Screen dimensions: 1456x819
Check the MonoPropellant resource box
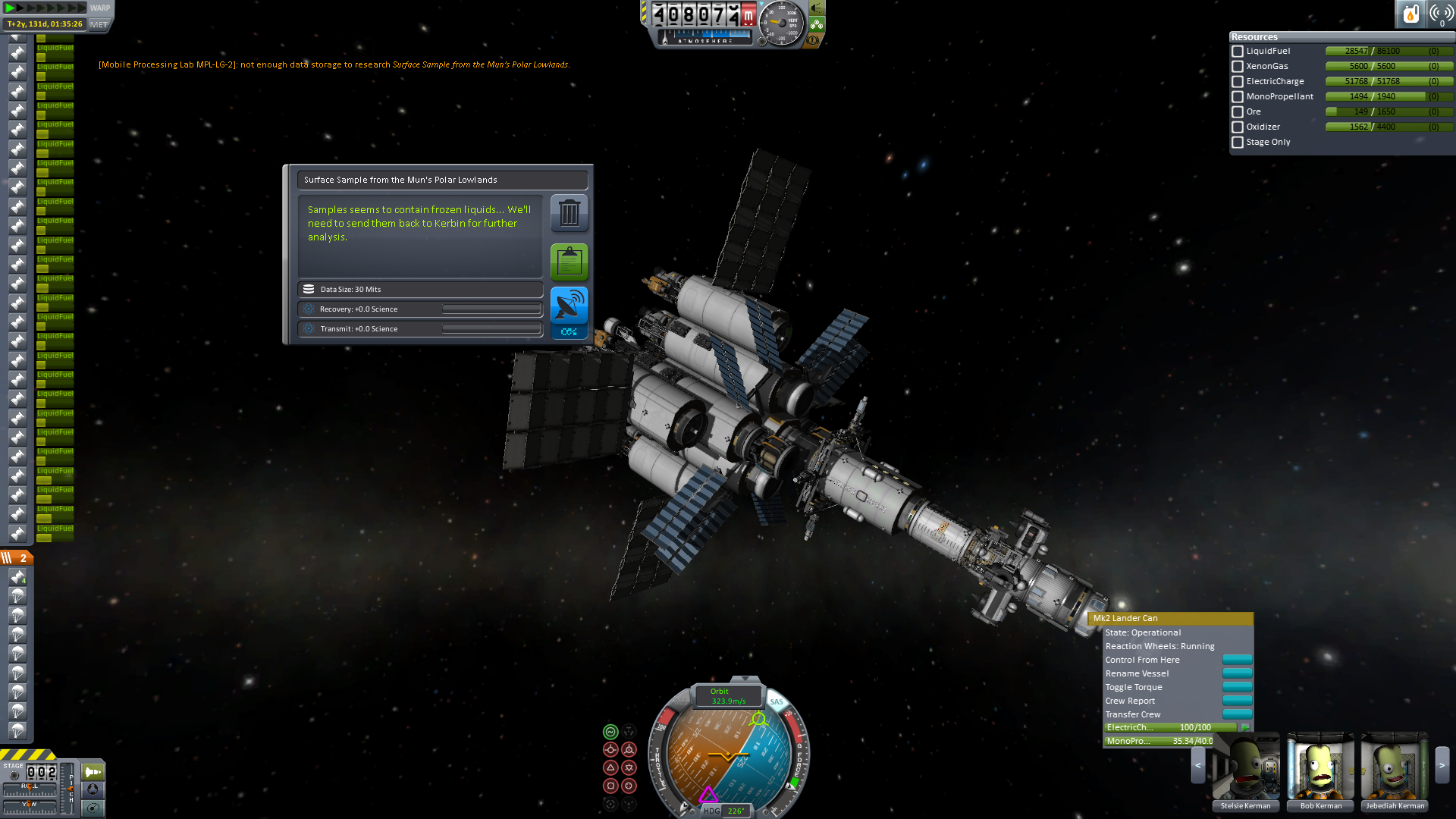1238,97
